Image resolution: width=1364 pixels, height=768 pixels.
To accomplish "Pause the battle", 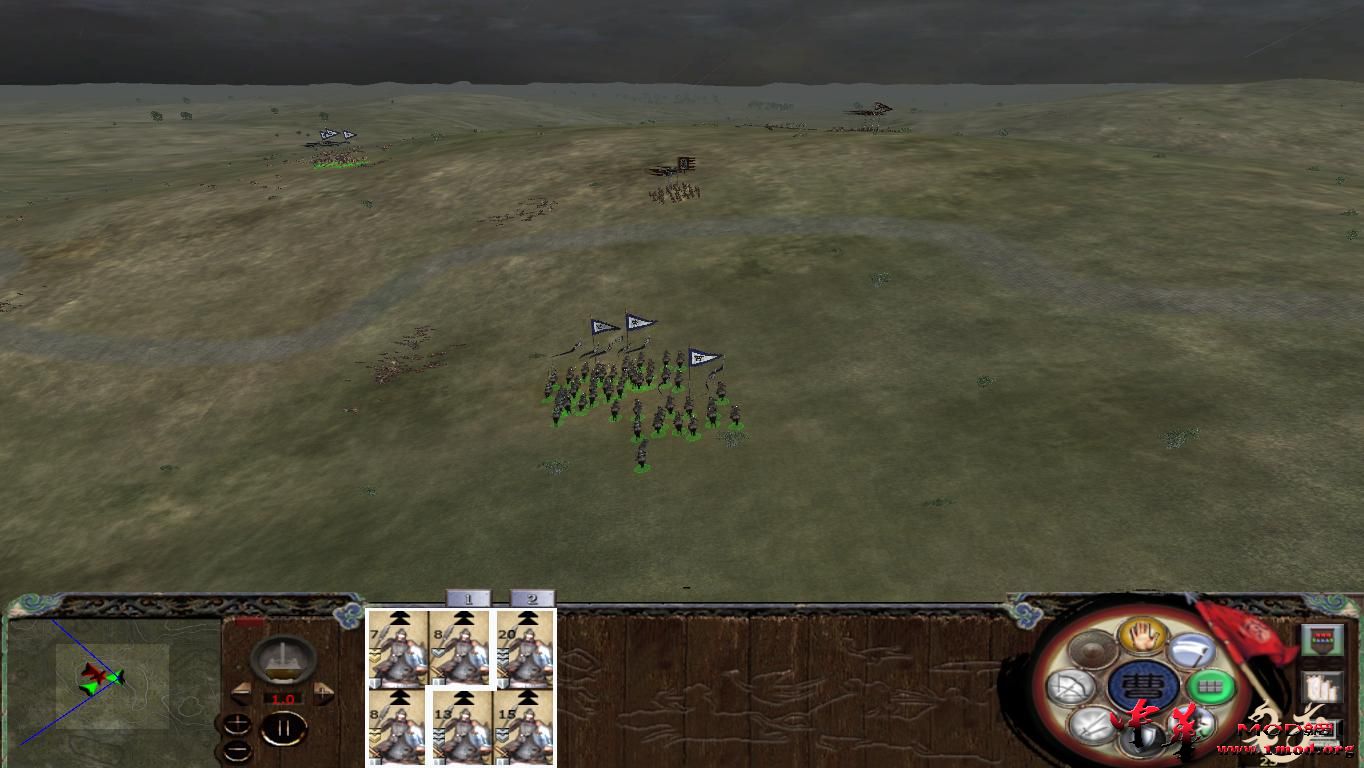I will pyautogui.click(x=282, y=727).
